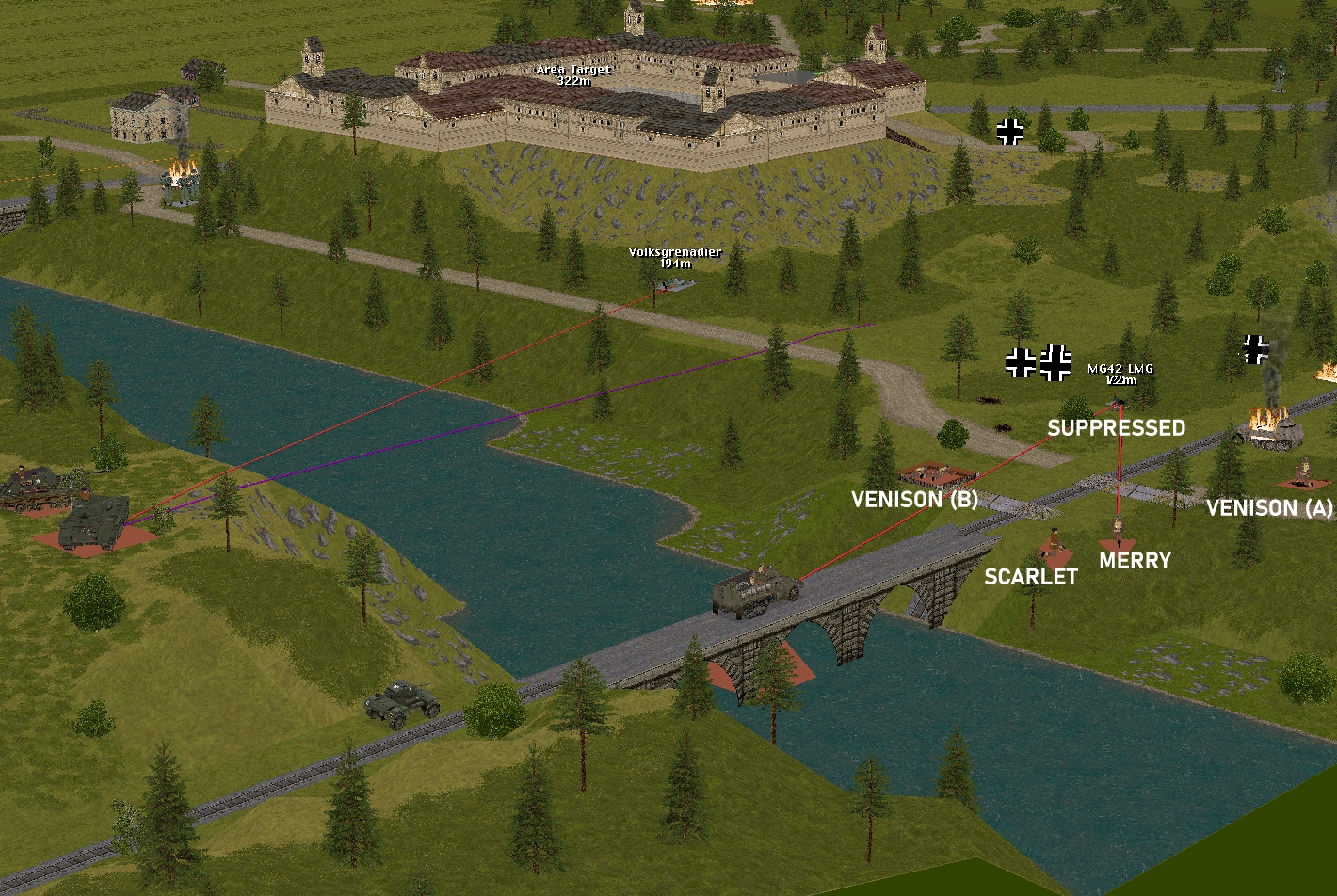Click the German cross marker beside the monastery

point(1010,131)
